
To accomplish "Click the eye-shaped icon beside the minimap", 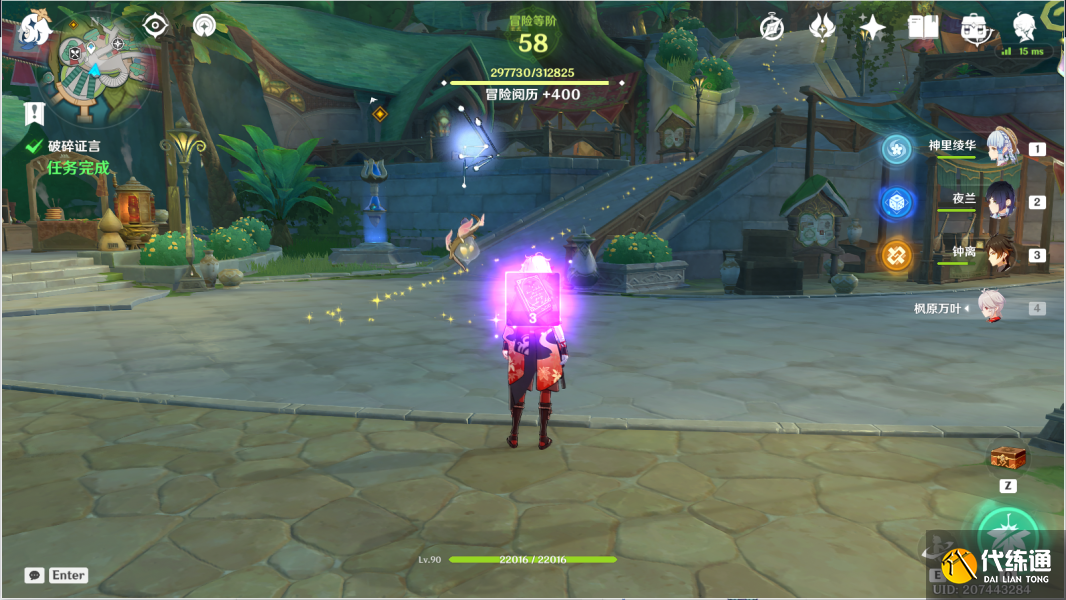I will tap(155, 26).
